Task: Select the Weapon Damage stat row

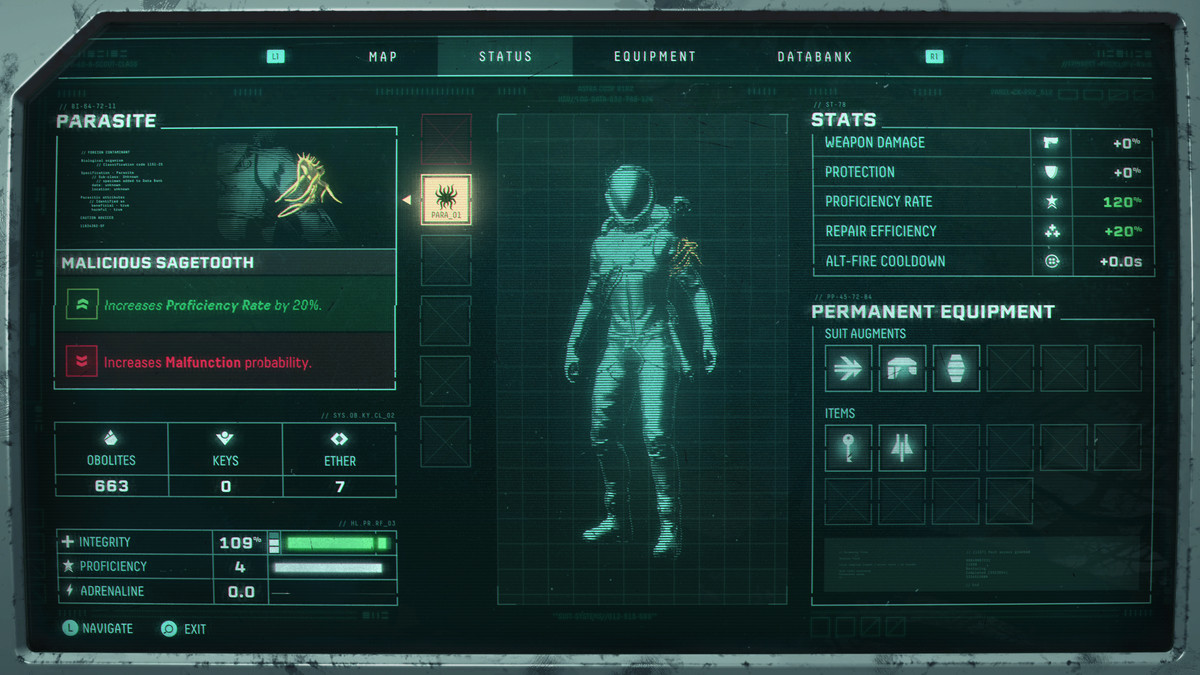Action: coord(982,143)
